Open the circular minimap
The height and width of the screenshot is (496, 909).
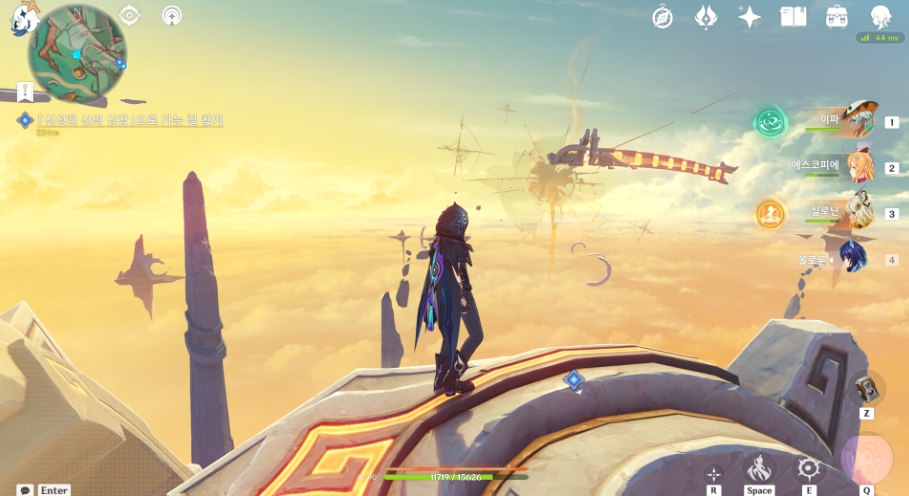(77, 53)
